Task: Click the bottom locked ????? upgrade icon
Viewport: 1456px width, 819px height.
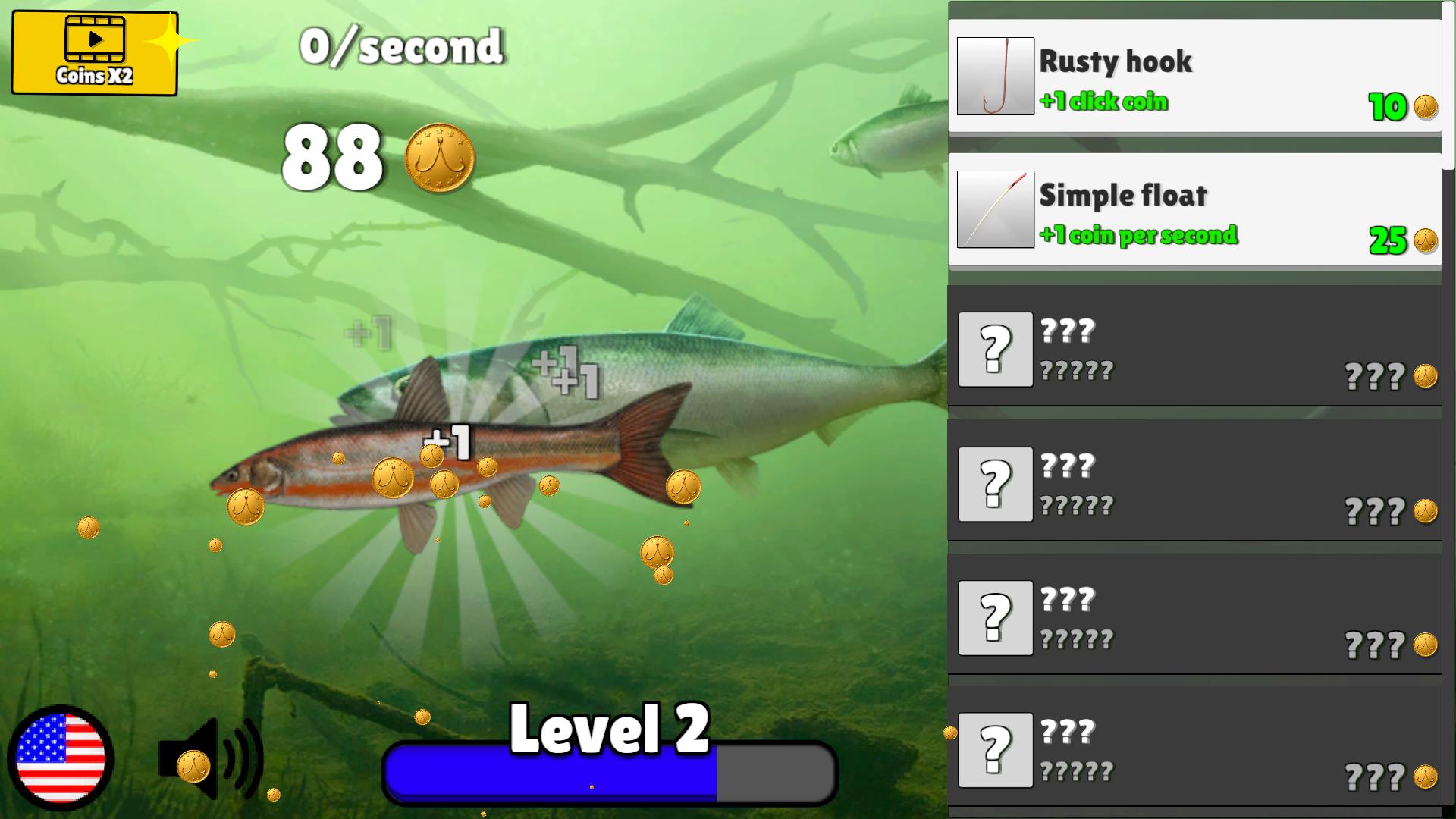Action: tap(996, 750)
